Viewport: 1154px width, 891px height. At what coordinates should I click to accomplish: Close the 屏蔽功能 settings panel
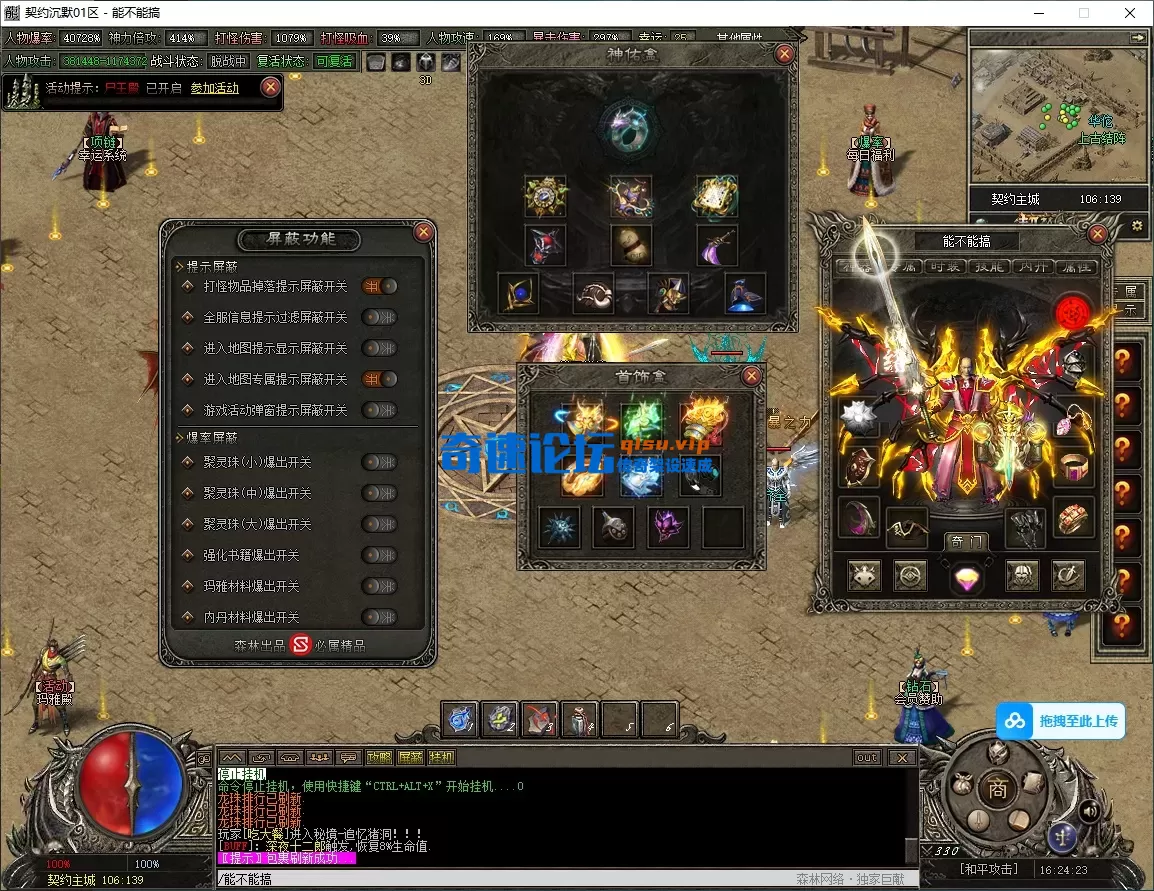coord(423,232)
